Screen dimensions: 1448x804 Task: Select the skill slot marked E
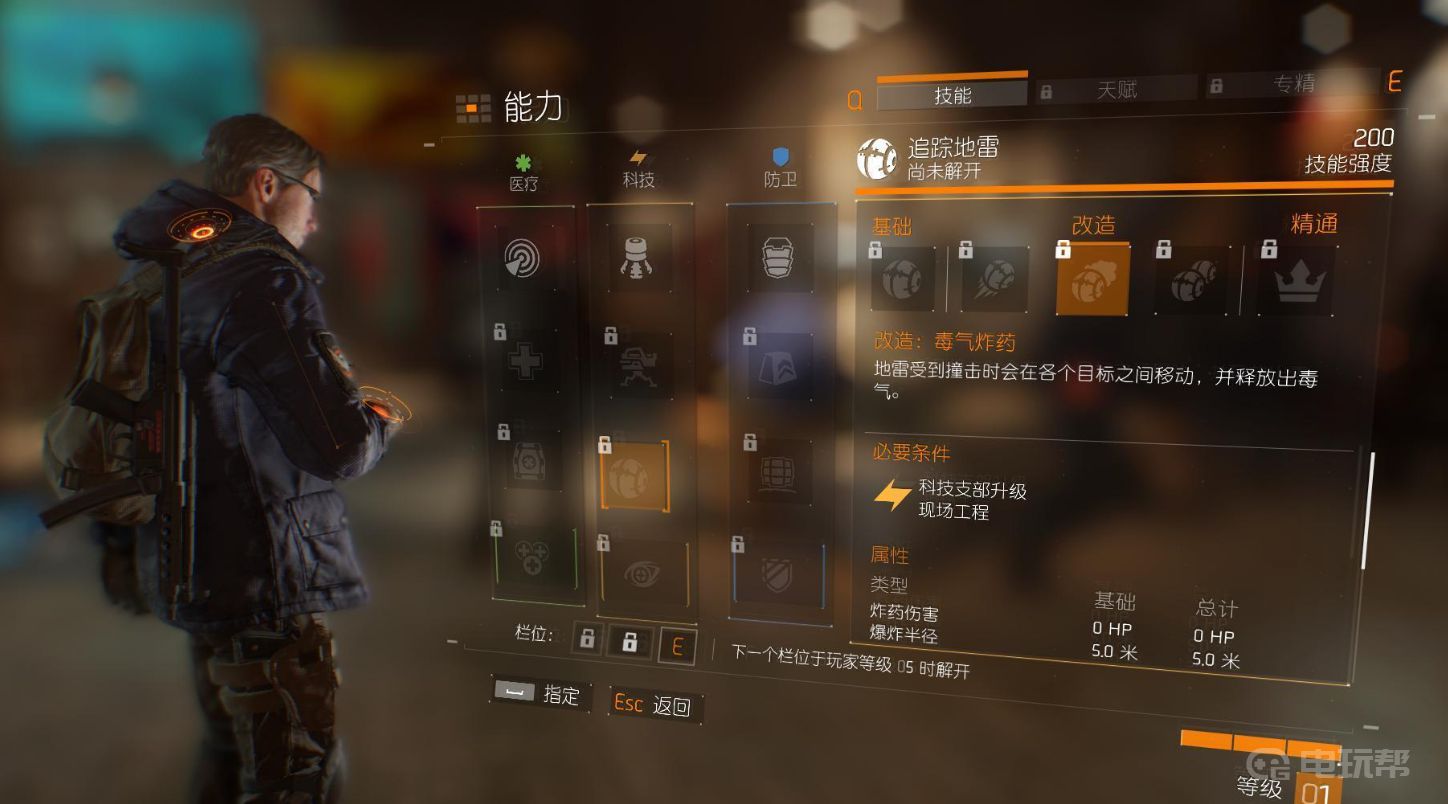pos(677,645)
